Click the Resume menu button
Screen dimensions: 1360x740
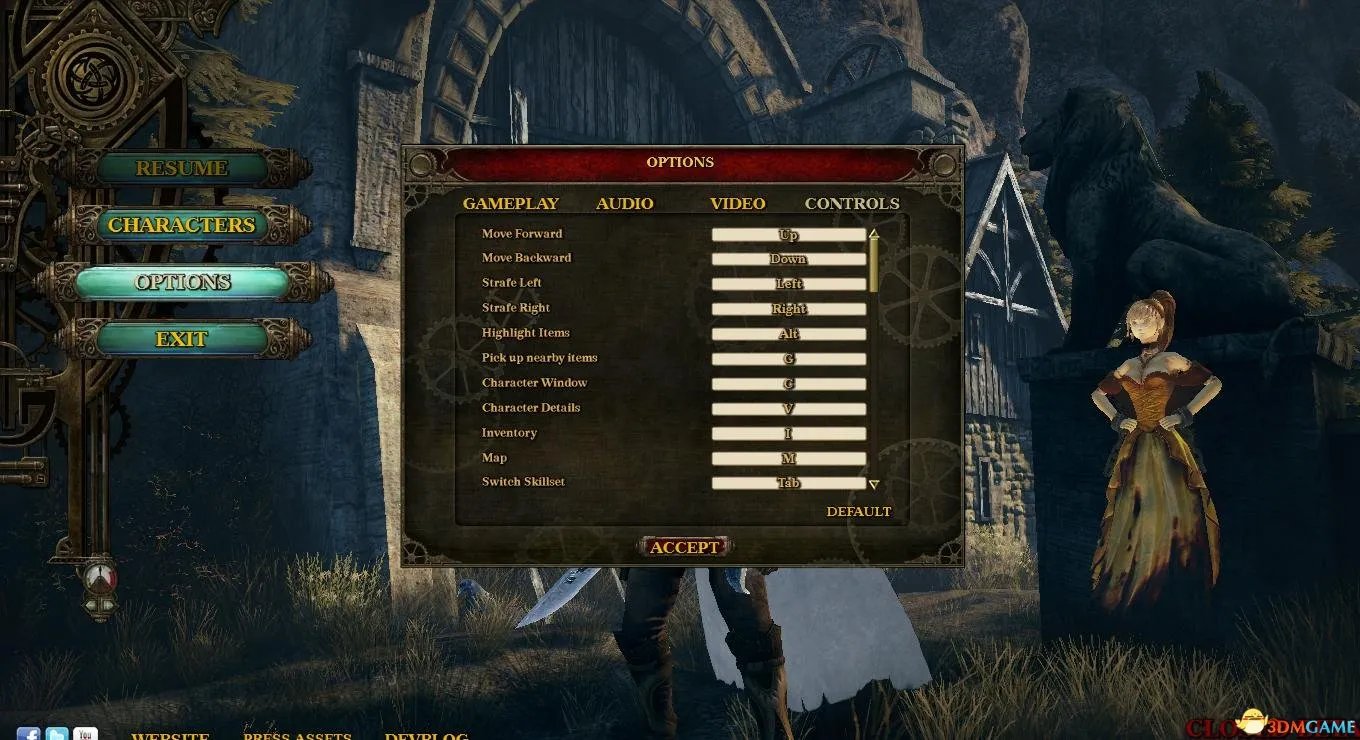(182, 168)
